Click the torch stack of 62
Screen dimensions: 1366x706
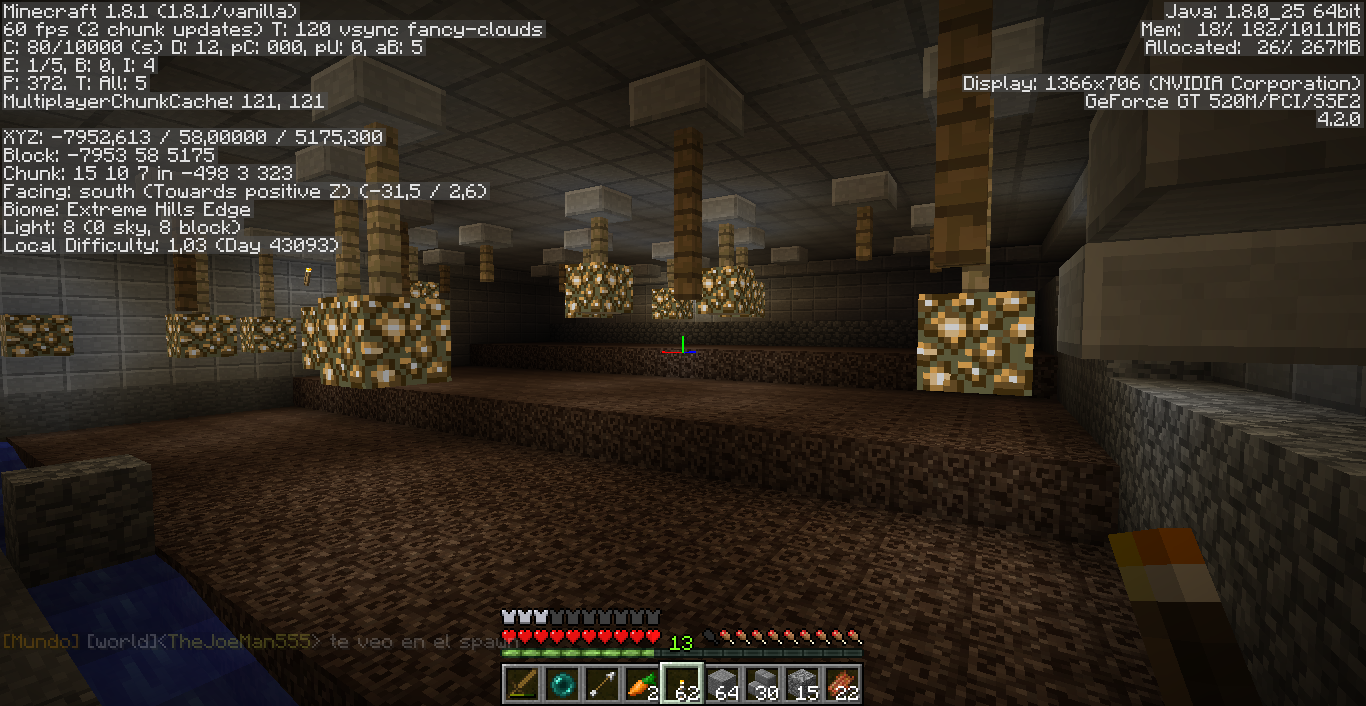pos(682,684)
